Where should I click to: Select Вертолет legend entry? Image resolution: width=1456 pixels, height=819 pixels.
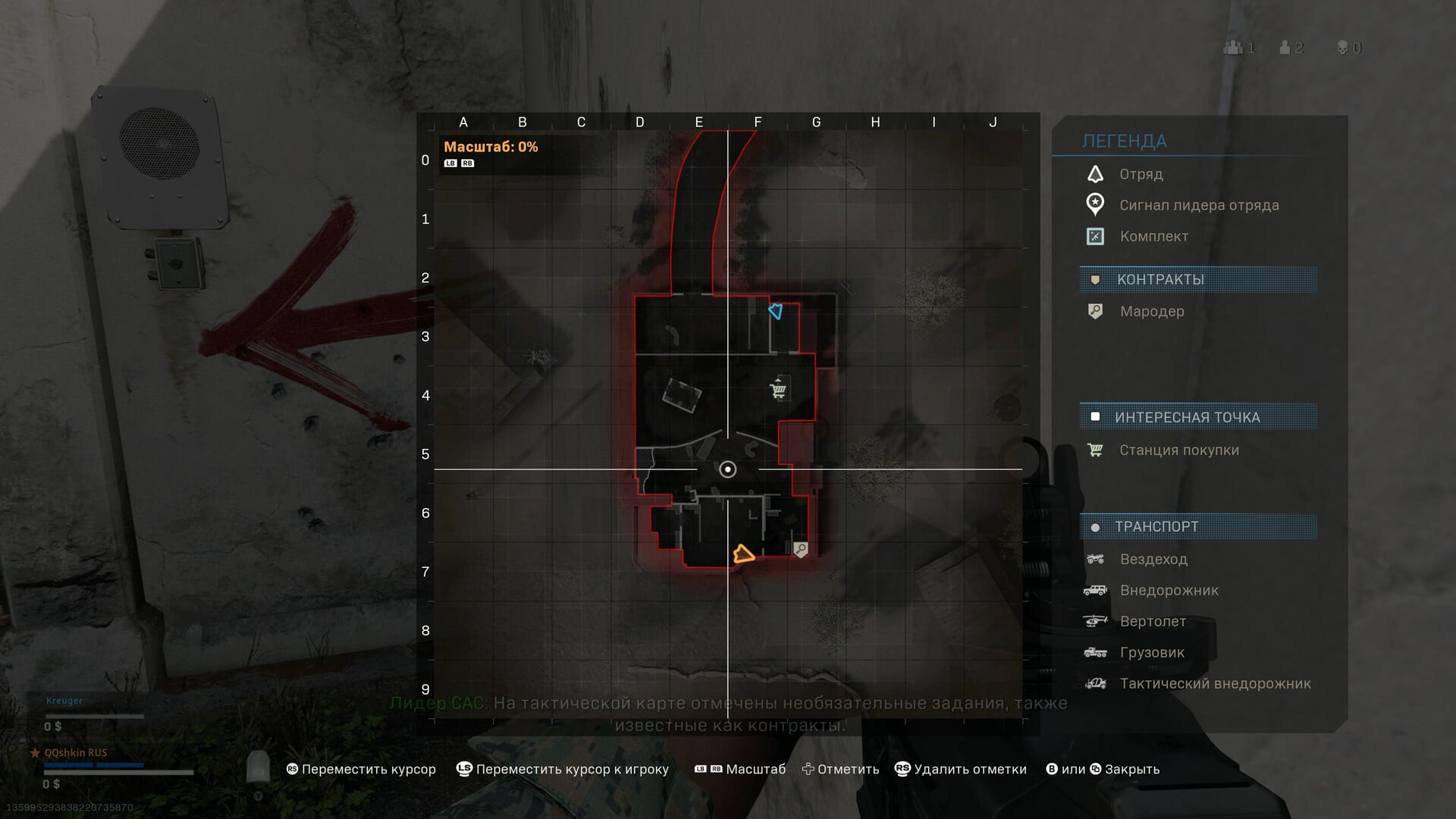coord(1152,622)
